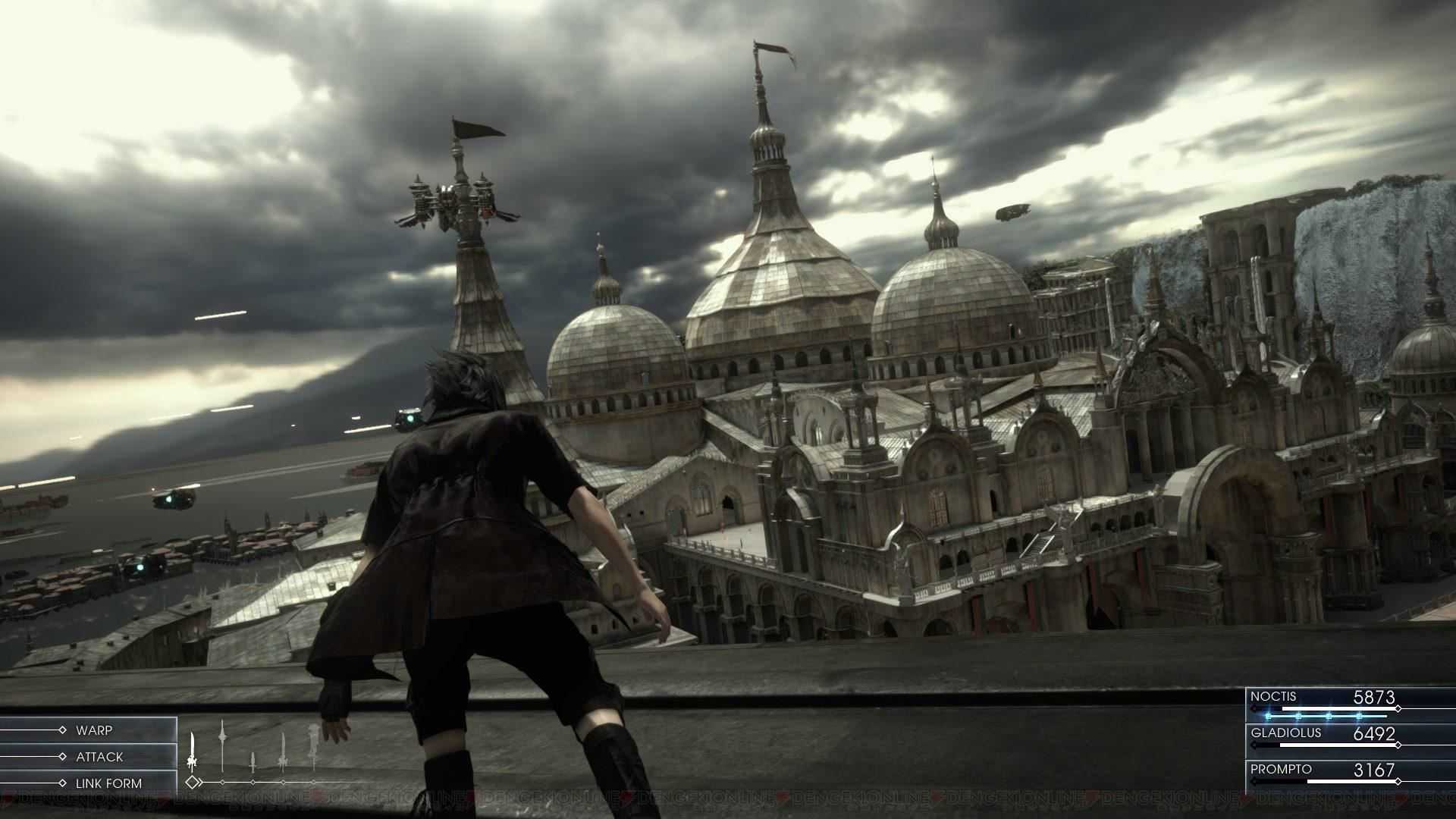This screenshot has width=1456, height=819.
Task: Click the GLADIOLUS name label
Action: (1285, 733)
